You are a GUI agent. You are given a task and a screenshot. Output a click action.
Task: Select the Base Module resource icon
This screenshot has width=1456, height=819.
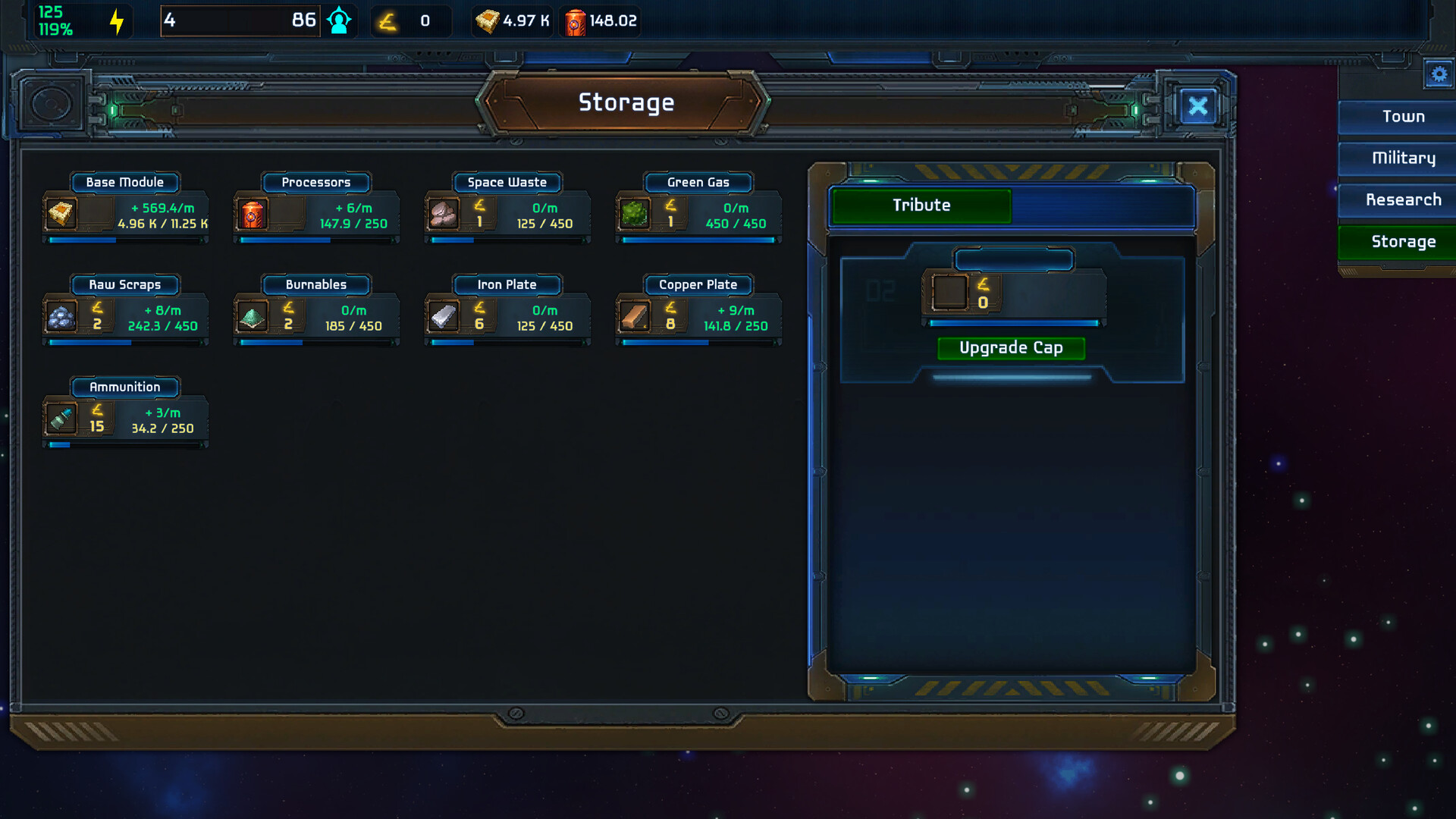60,215
